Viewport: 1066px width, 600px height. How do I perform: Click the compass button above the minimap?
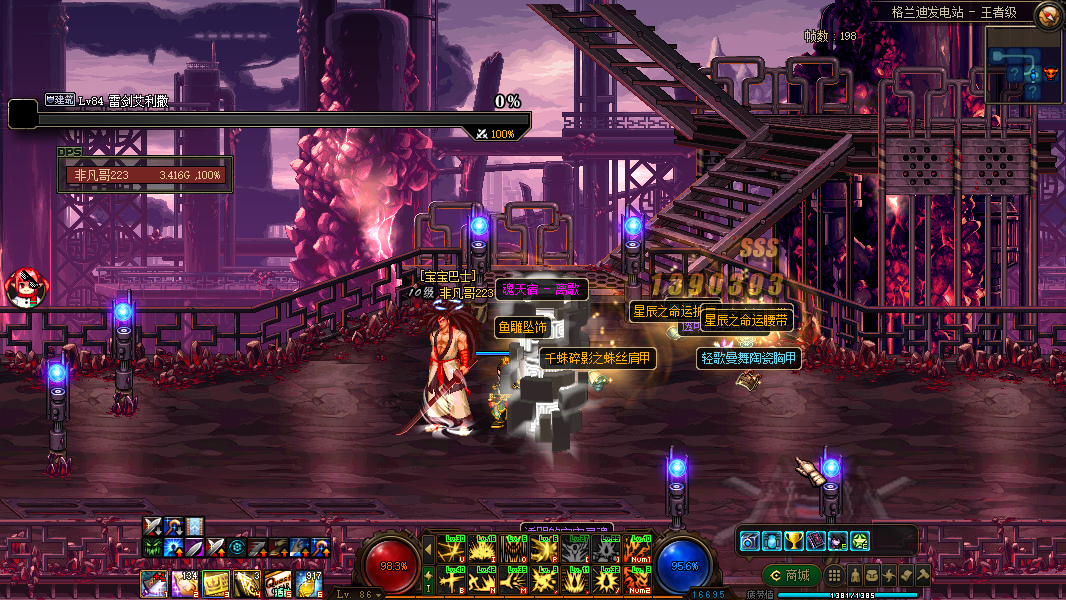(1048, 14)
